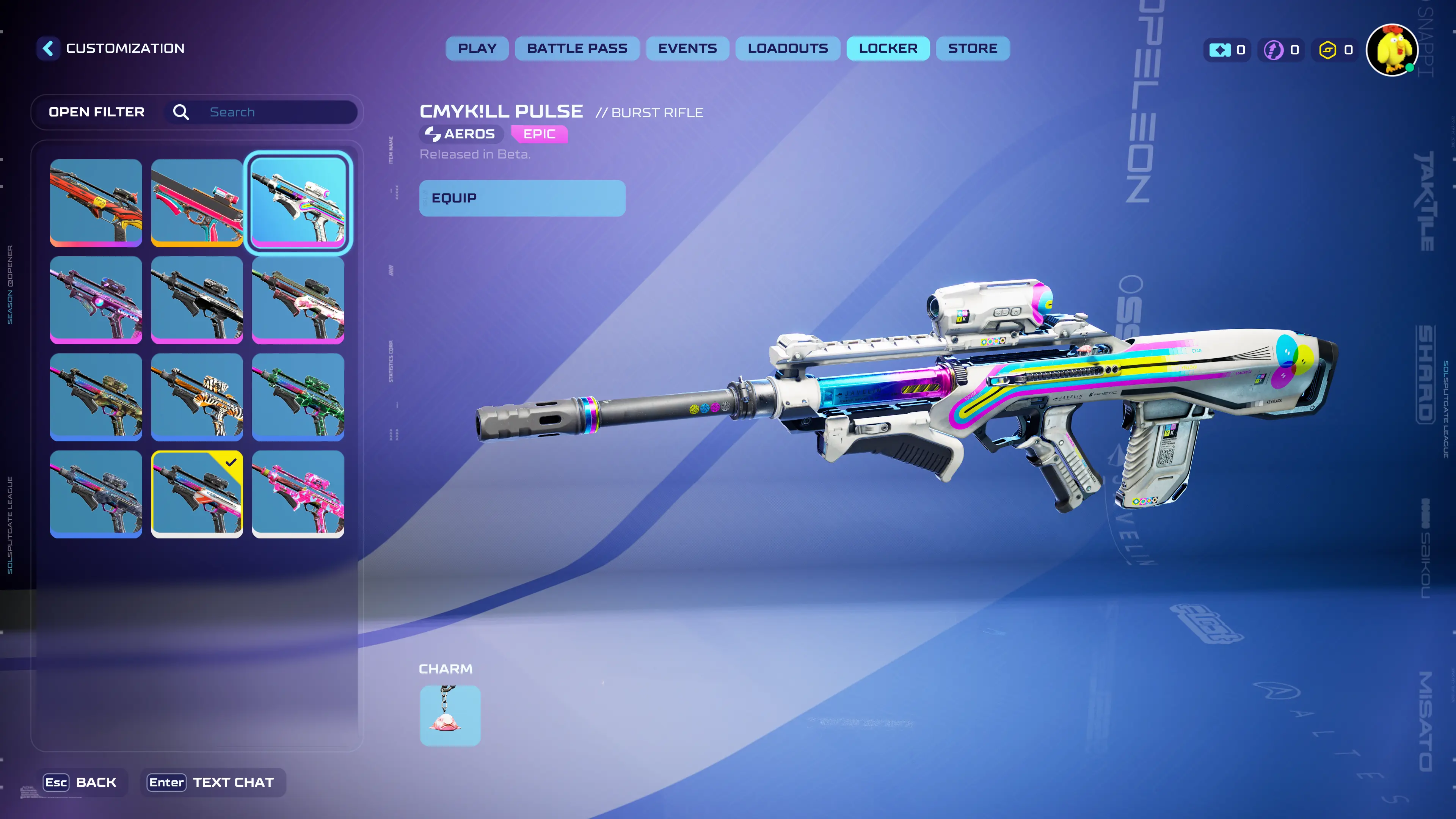Viewport: 1456px width, 819px height.
Task: Open Text Chat
Action: (212, 782)
